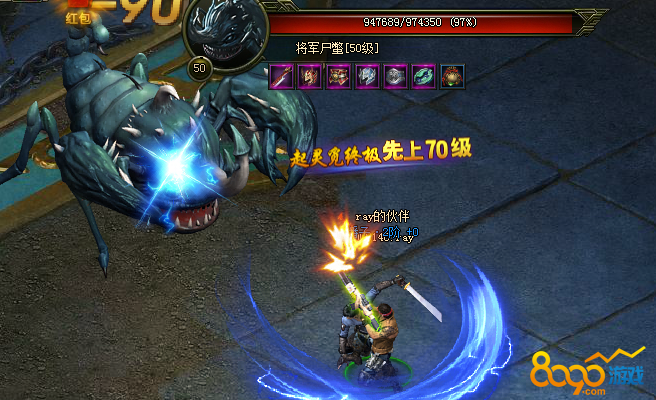Select the silver helmet drop icon
The image size is (656, 400).
(397, 77)
